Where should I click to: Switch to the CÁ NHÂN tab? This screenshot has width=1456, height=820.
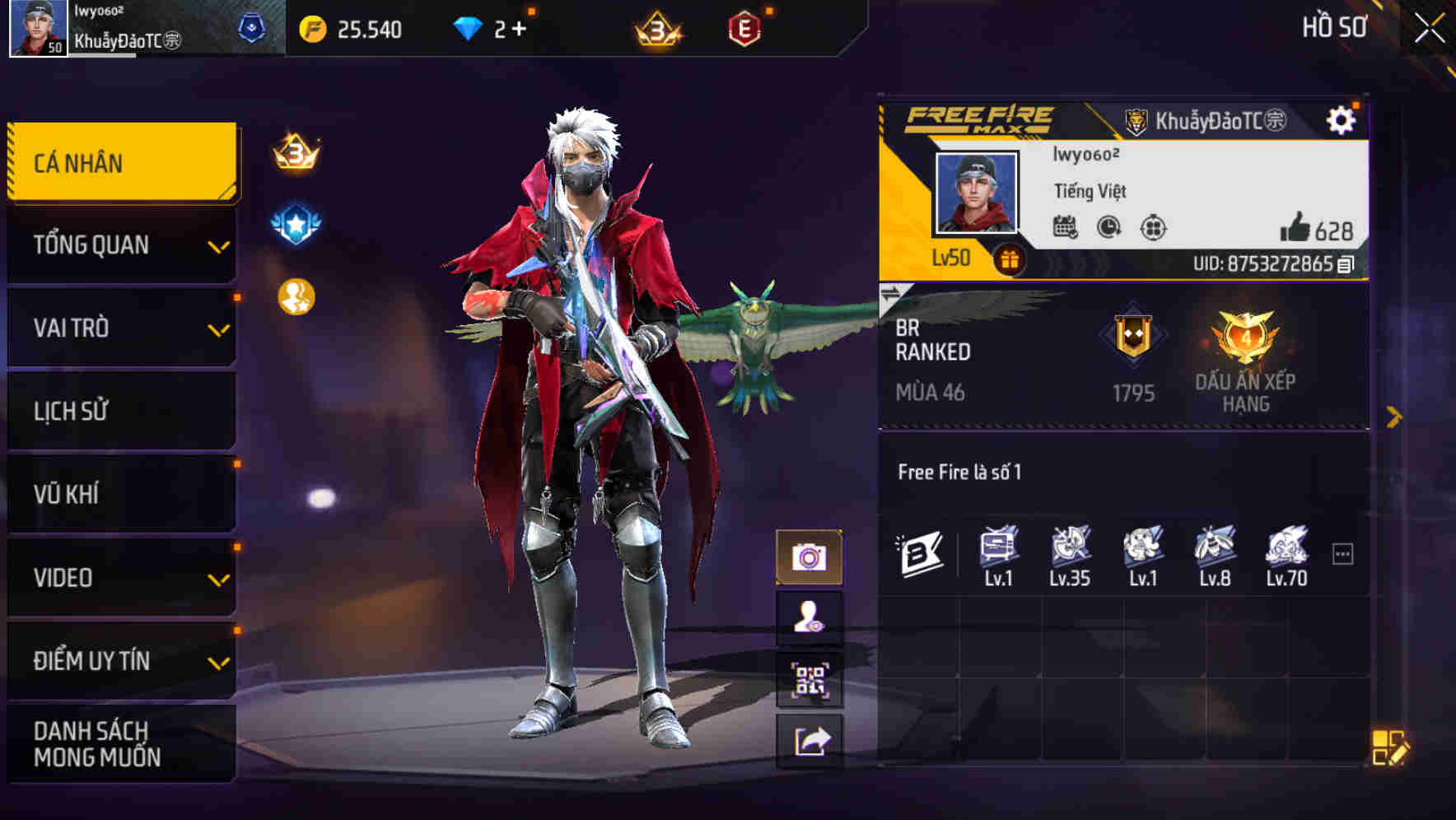(121, 162)
